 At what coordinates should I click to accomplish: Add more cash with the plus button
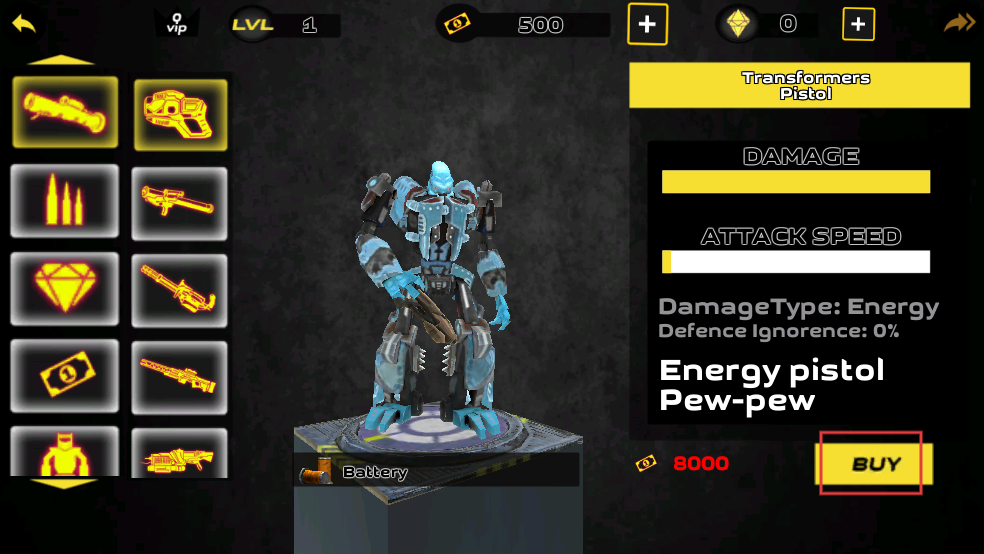647,24
